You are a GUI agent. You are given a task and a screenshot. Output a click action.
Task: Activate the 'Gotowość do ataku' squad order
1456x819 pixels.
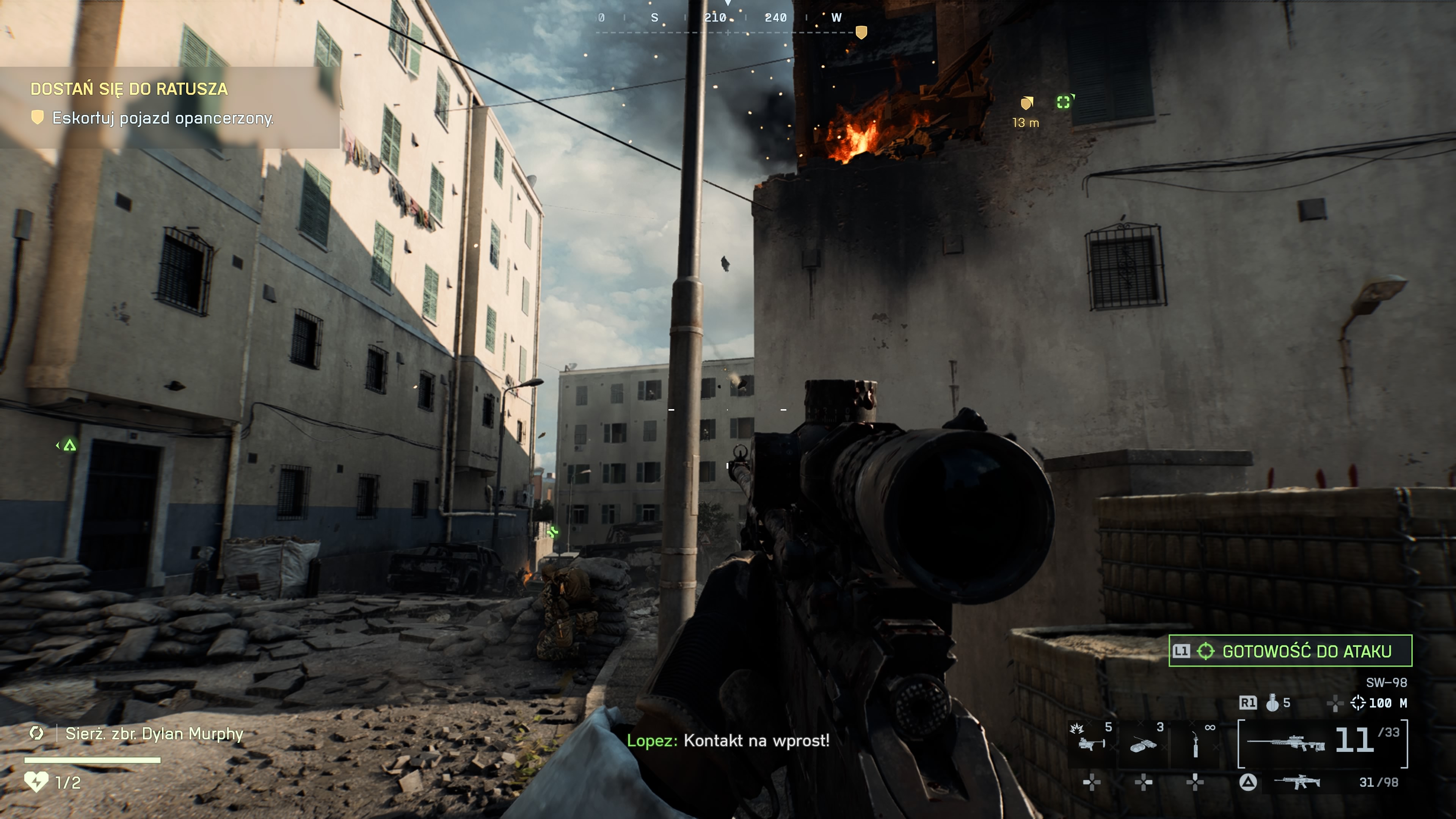1290,651
